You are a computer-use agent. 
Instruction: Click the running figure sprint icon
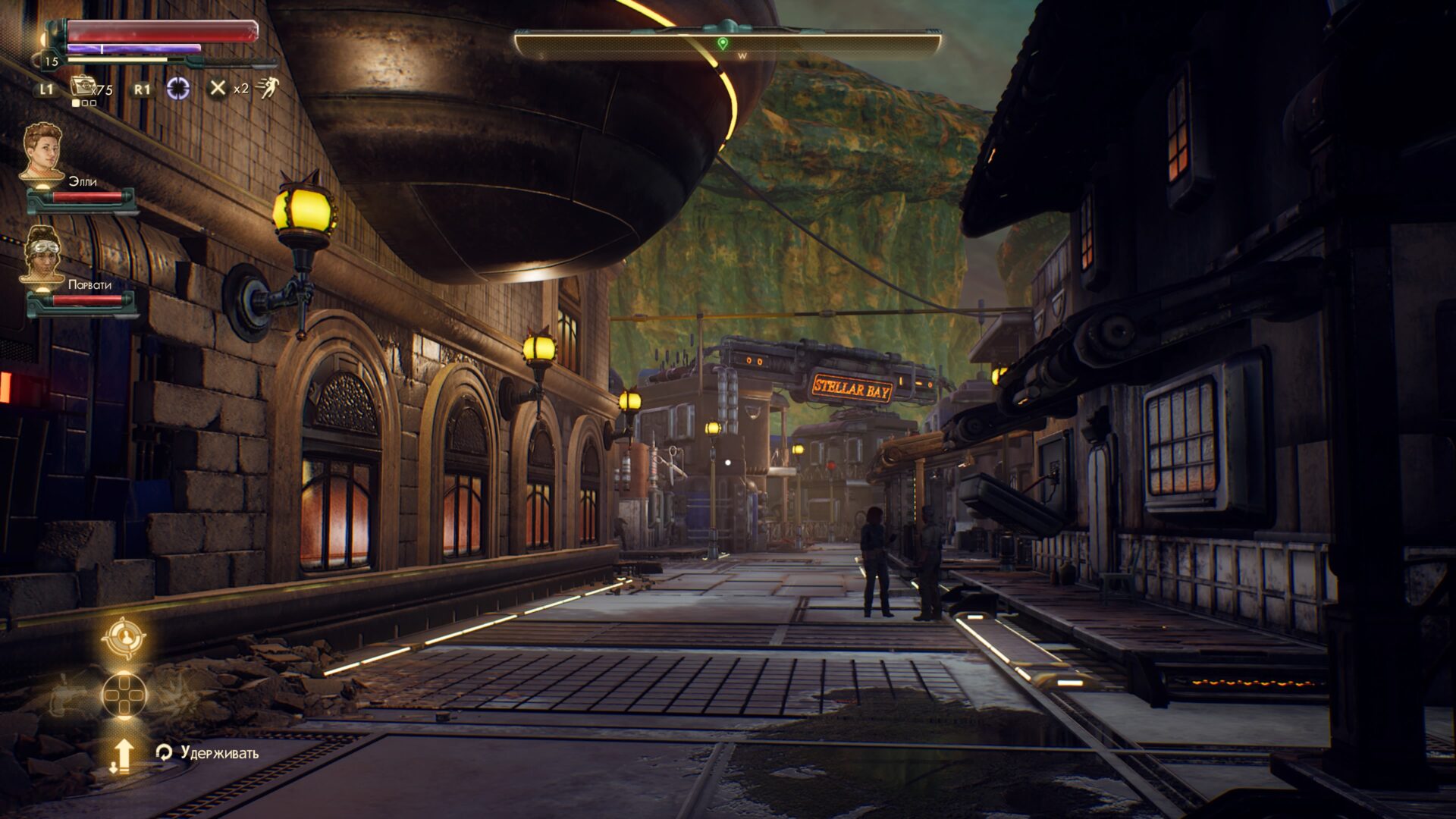pyautogui.click(x=267, y=88)
